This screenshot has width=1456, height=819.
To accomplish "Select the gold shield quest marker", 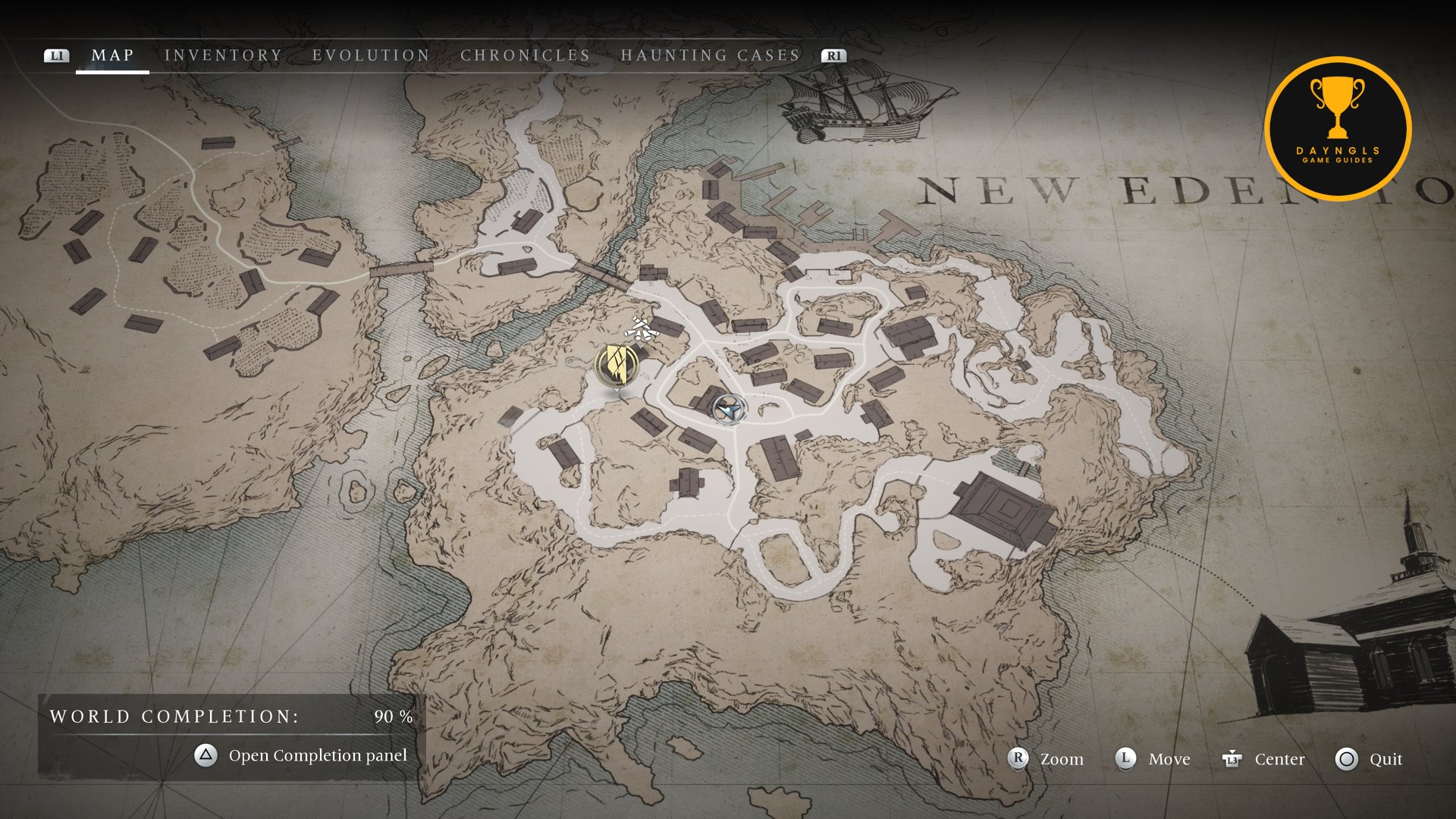I will (x=617, y=366).
